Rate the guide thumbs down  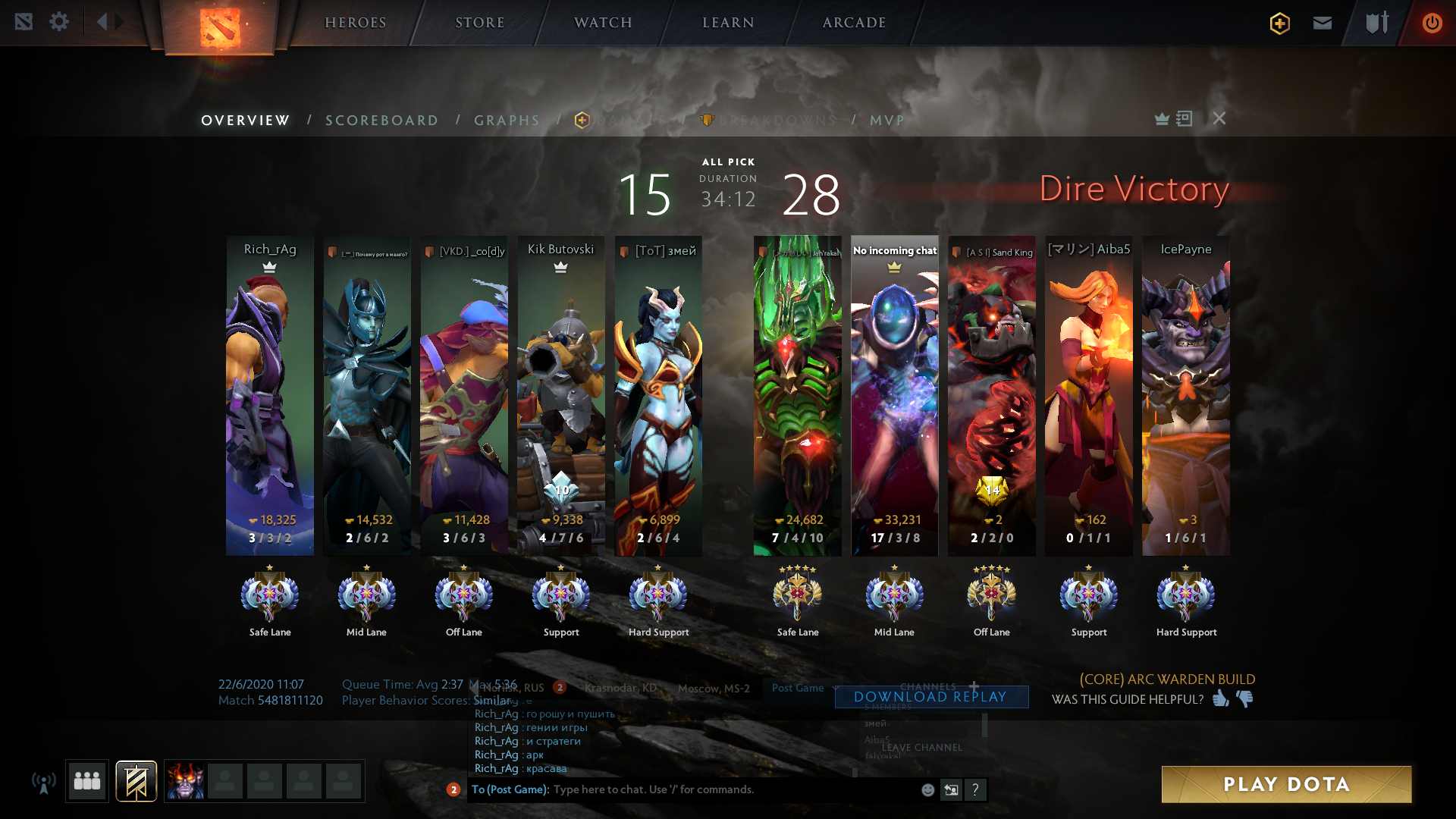(1245, 698)
